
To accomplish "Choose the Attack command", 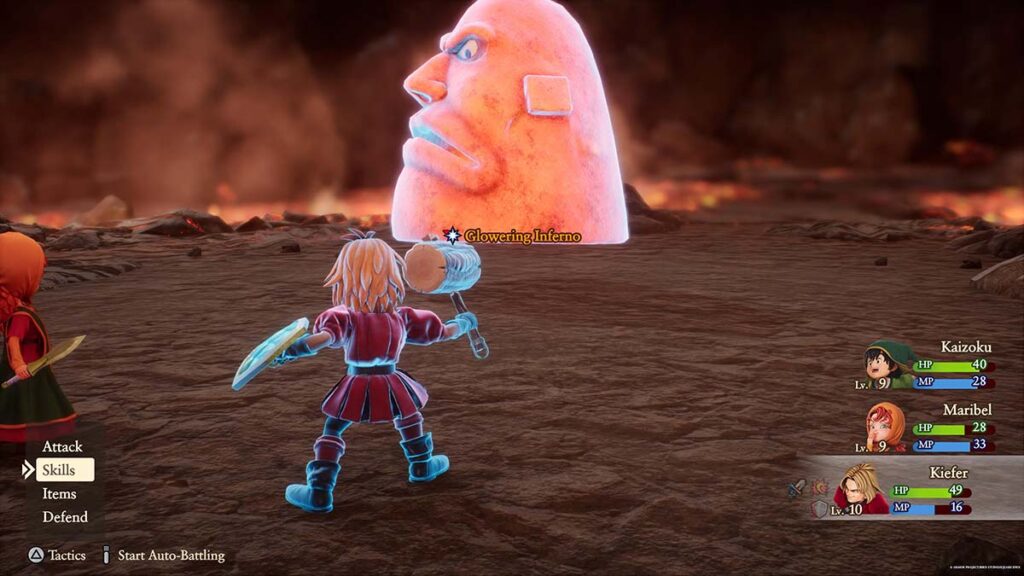I will click(x=62, y=446).
